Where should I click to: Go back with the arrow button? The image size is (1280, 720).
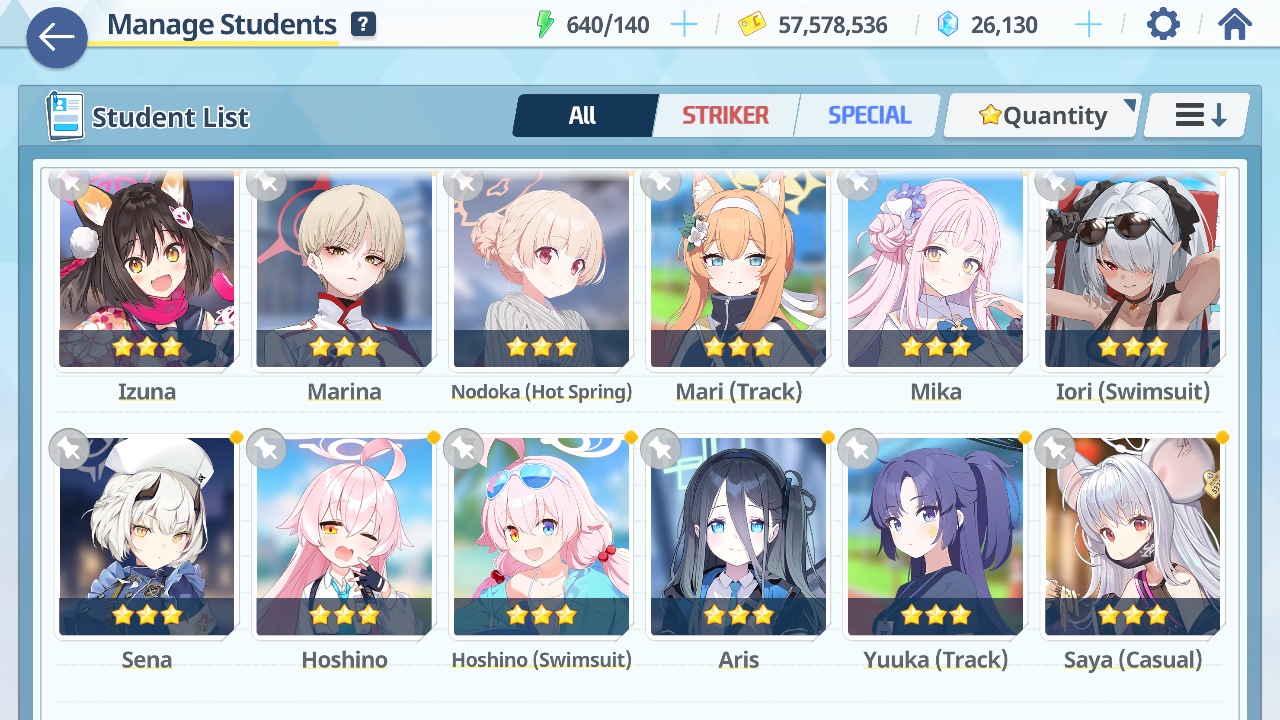click(57, 38)
